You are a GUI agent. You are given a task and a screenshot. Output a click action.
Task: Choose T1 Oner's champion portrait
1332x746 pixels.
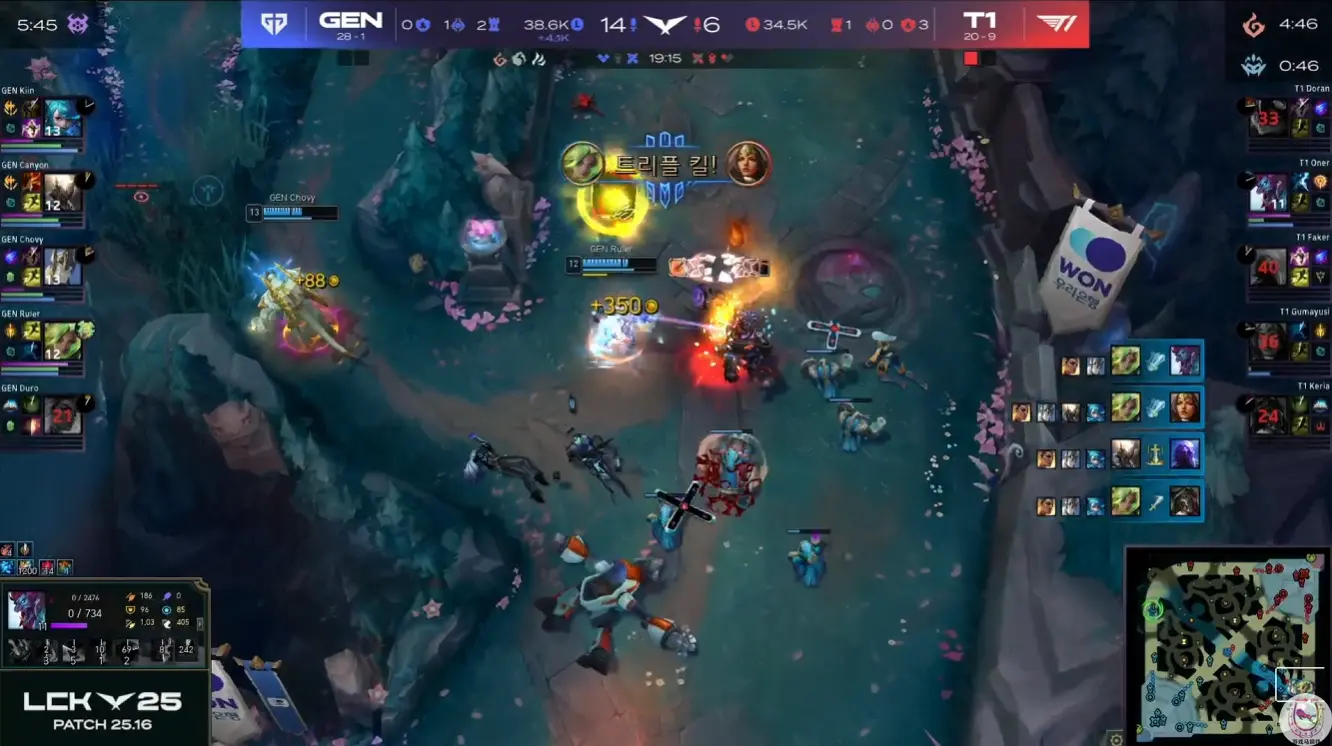point(1268,193)
